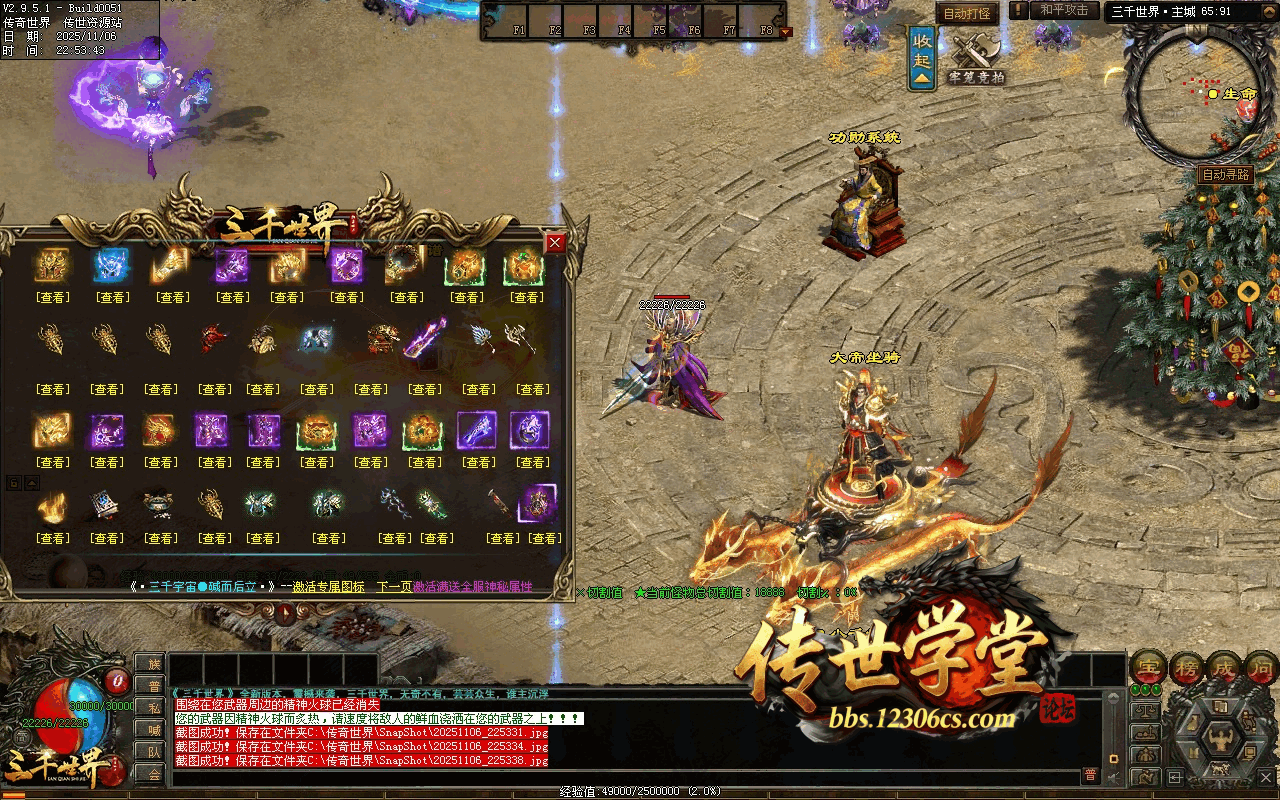Open the 问 help round button
The width and height of the screenshot is (1280, 800).
[x=1262, y=668]
